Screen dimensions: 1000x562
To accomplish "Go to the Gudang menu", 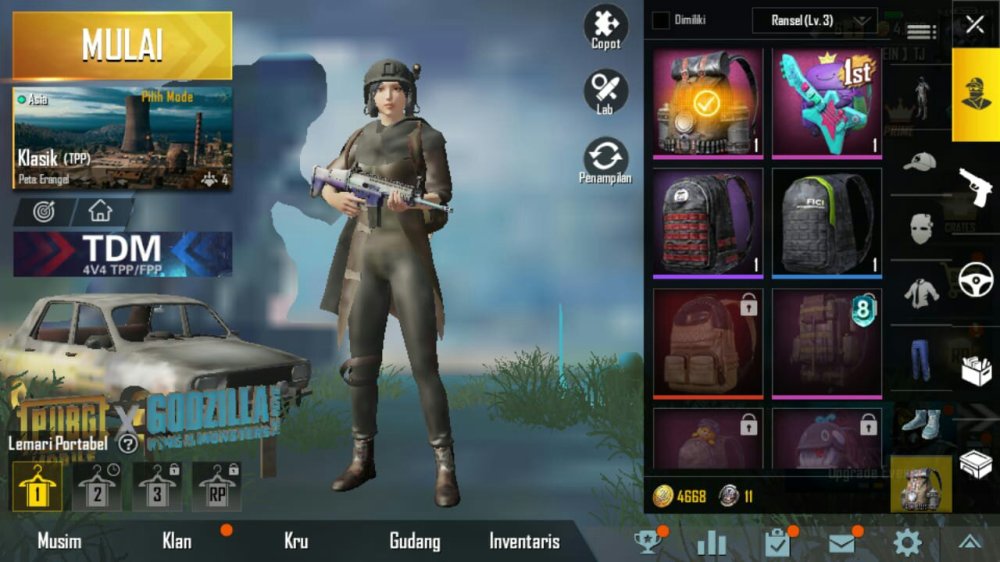I will [414, 542].
